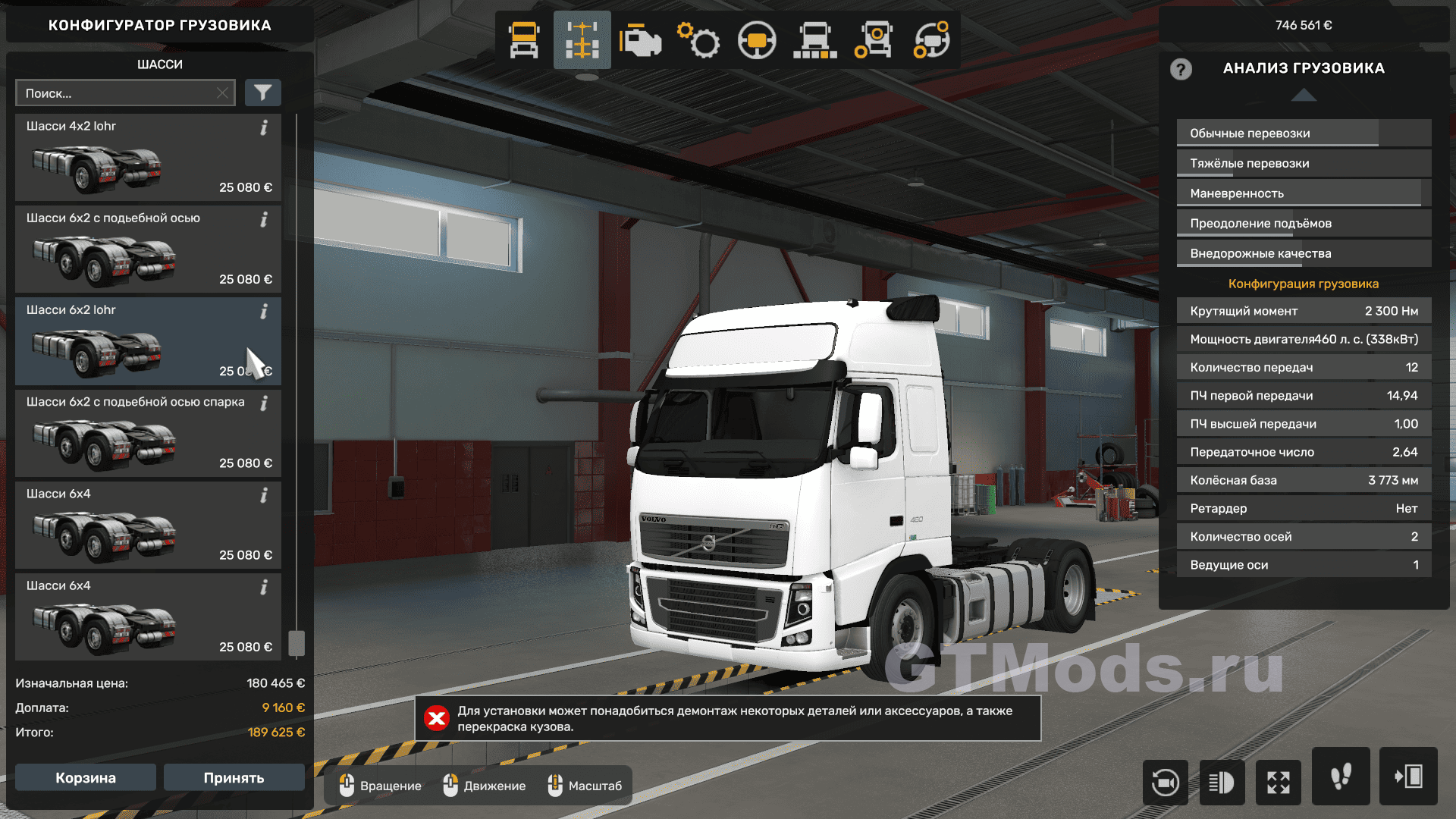The image size is (1456, 819).
Task: Reset the camera view button
Action: (1165, 782)
